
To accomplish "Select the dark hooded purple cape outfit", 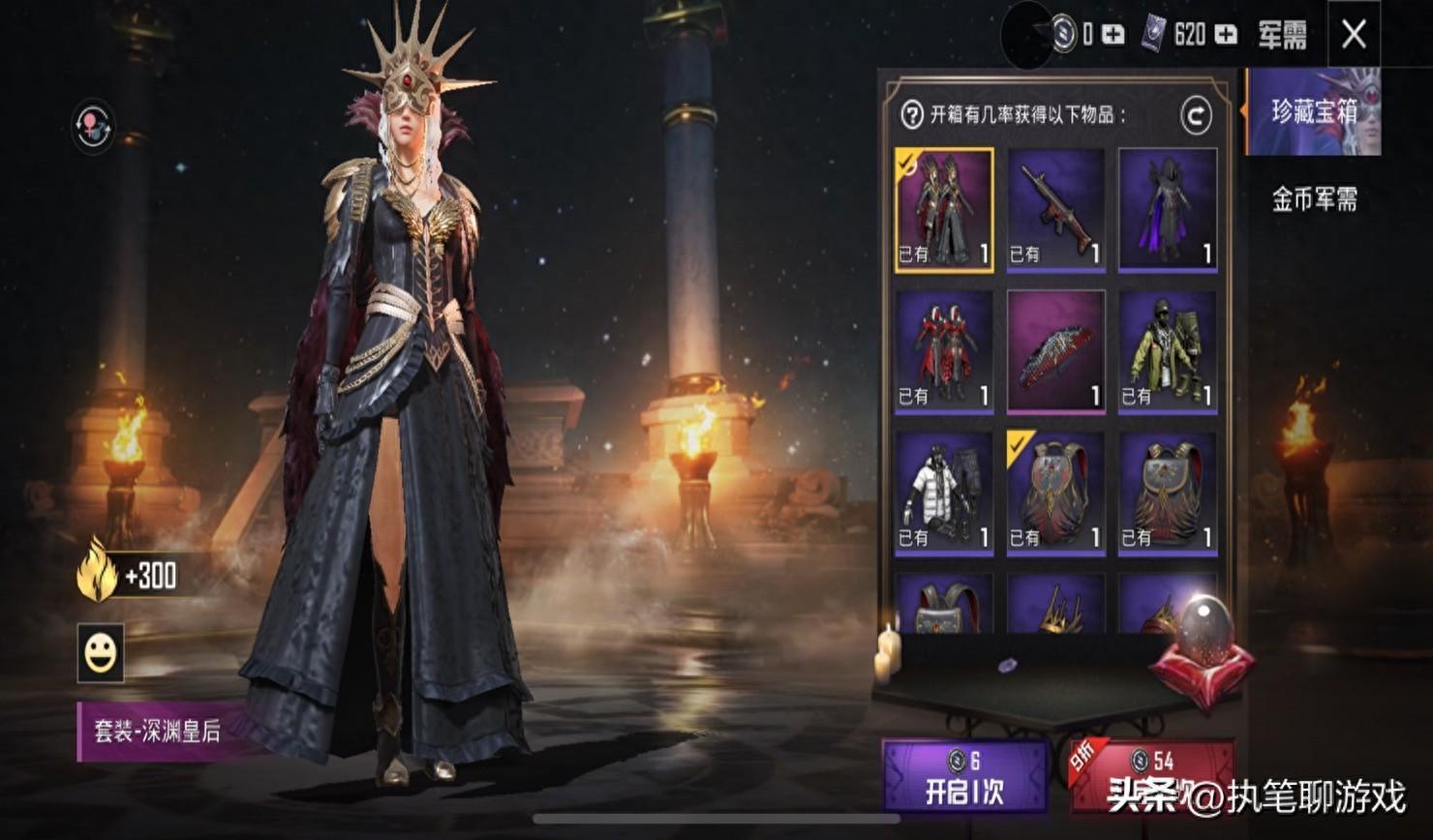I will pos(1168,210).
